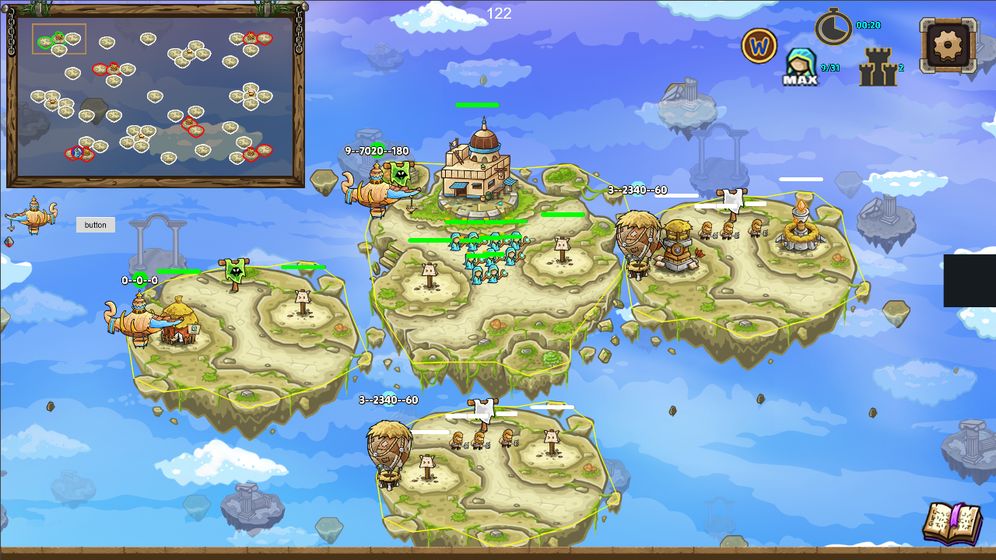Screen dimensions: 996x560
Task: Click the round W coin icon
Action: click(x=759, y=45)
